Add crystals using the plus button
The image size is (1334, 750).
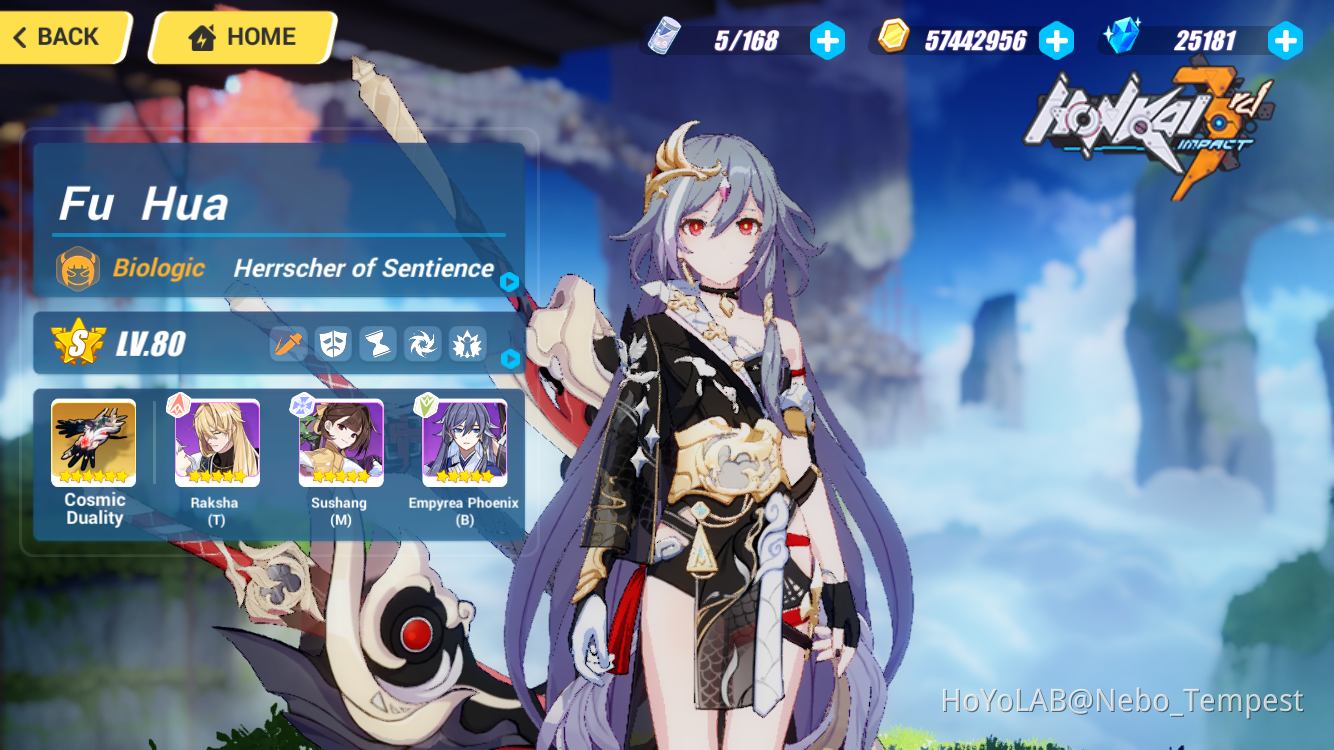1286,40
